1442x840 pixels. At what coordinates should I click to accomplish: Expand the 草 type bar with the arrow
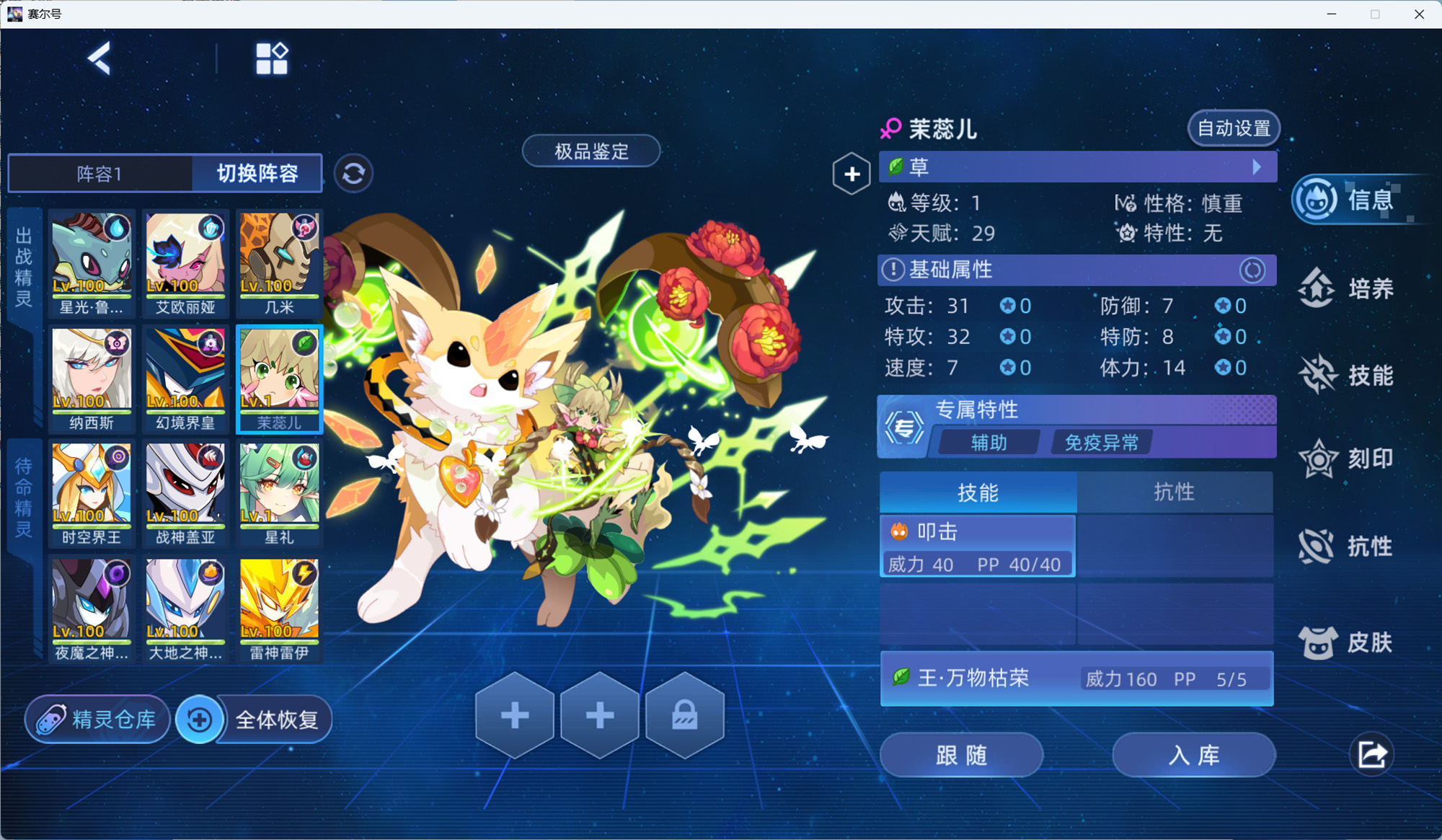click(1257, 167)
